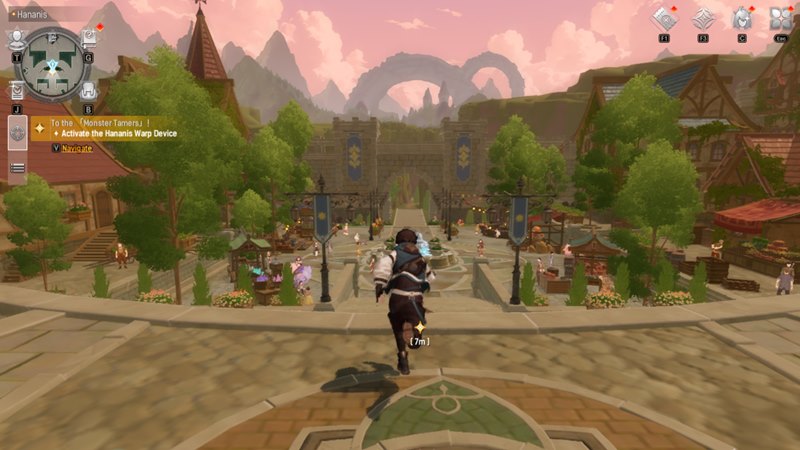
Task: Select the list-lines tab on the quest tracker
Action: click(x=17, y=168)
